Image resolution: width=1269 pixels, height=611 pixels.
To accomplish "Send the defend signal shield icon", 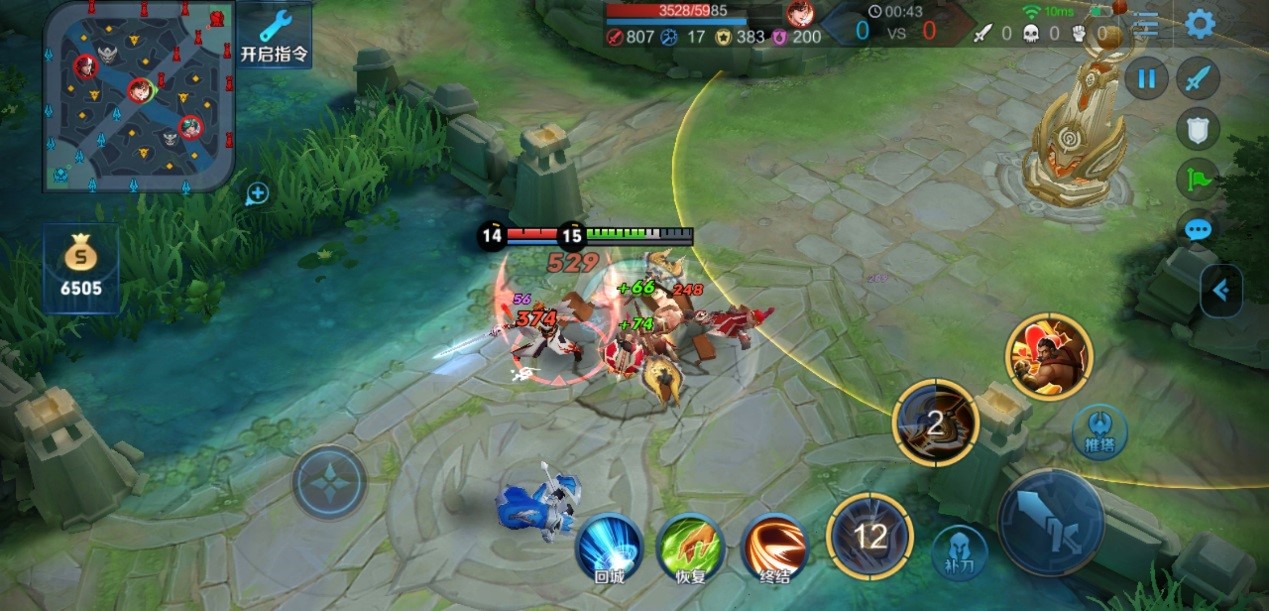I will coord(1198,129).
